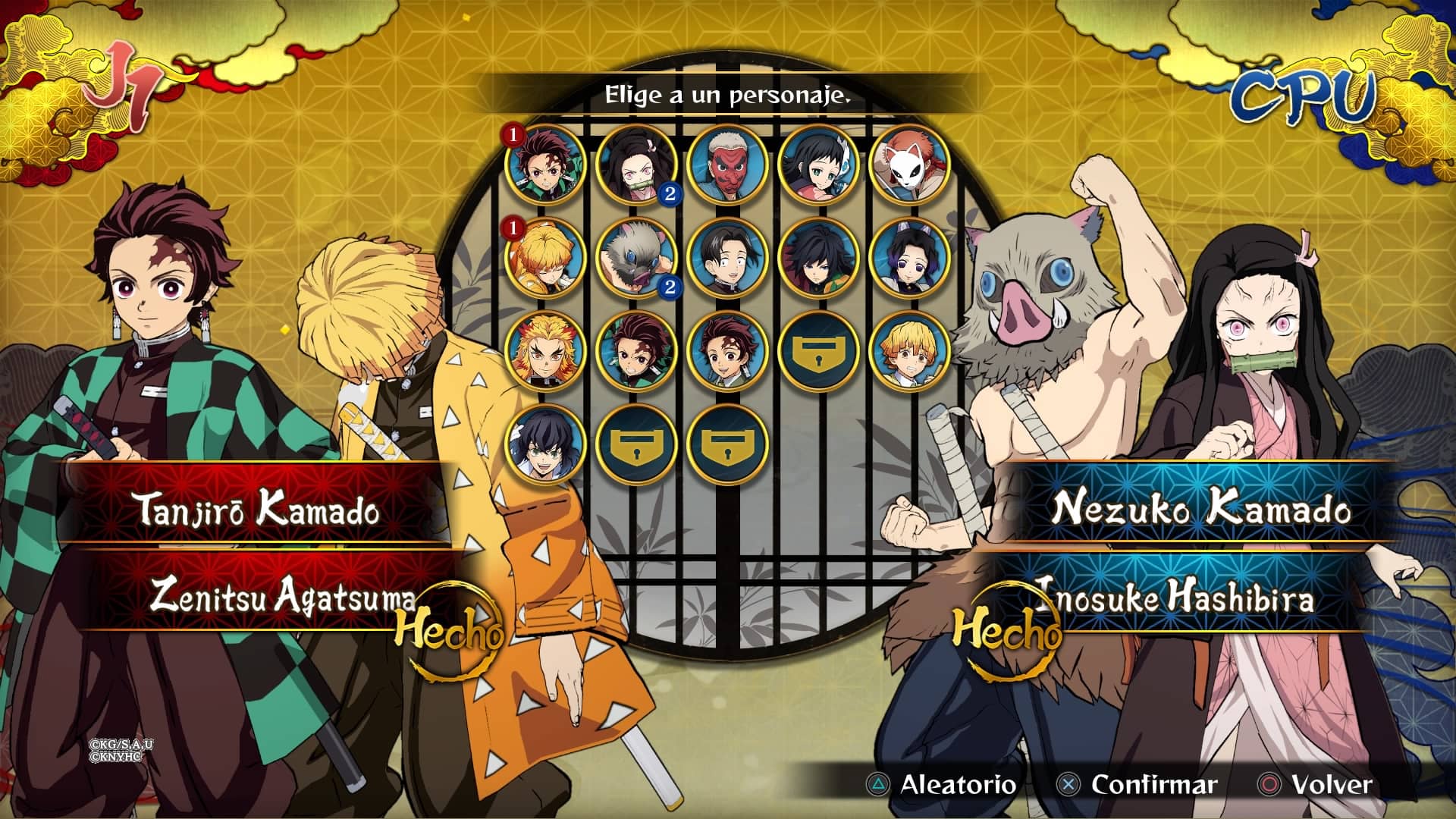Choose Nezuko's portrait with bamboo muzzle
This screenshot has height=819, width=1456.
(635, 164)
